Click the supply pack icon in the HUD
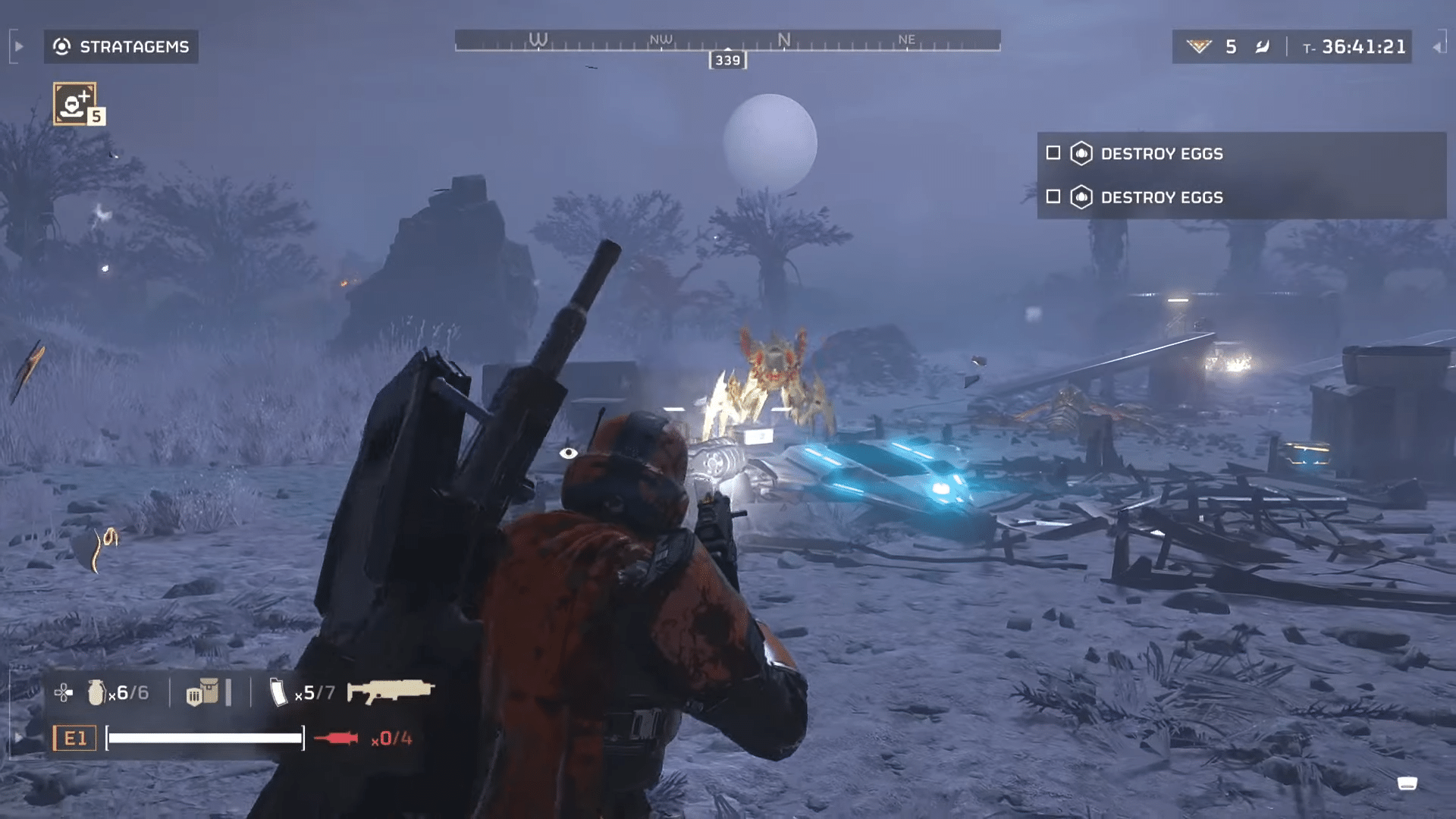1456x819 pixels. click(203, 692)
